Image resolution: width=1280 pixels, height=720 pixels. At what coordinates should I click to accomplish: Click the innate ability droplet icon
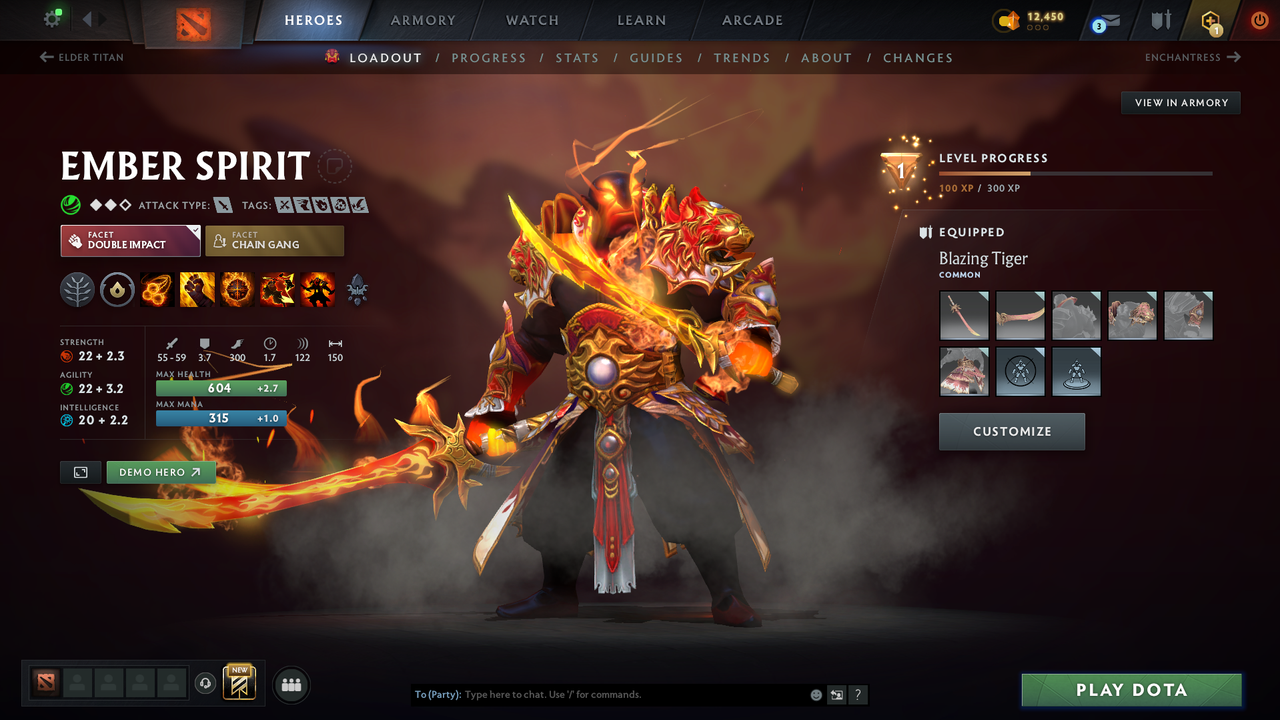tap(117, 290)
